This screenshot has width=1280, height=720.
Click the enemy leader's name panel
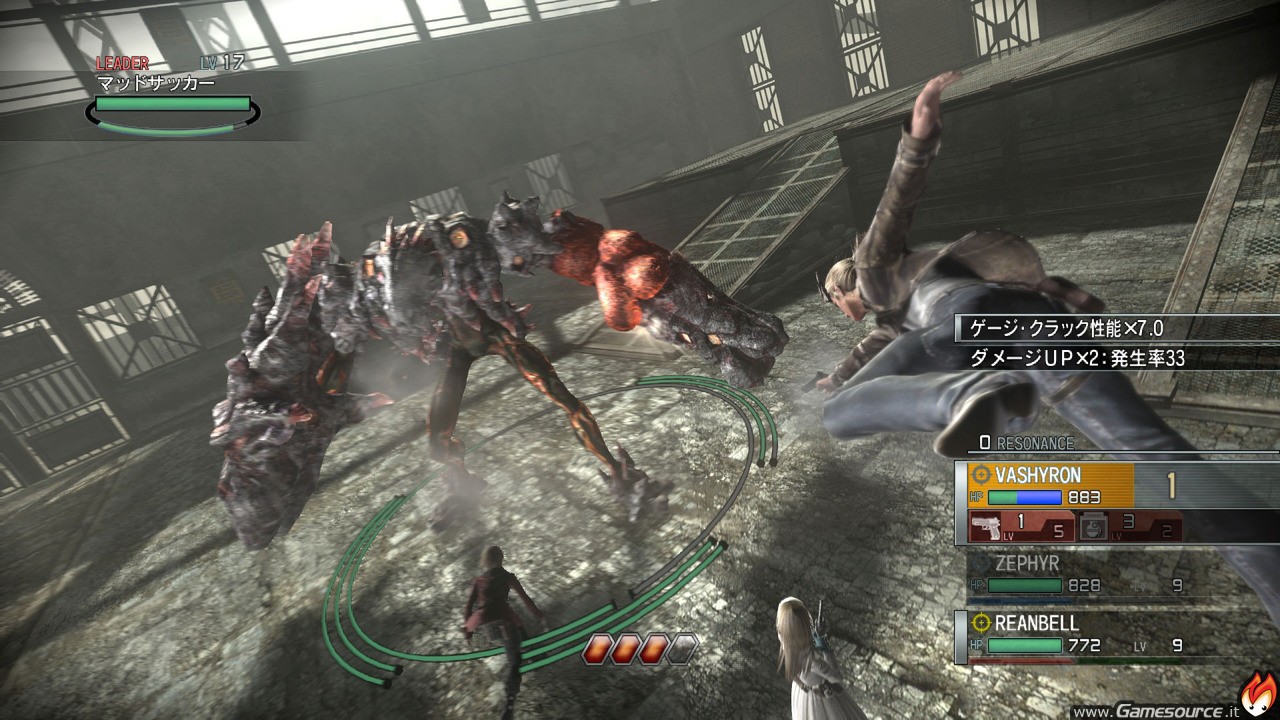(172, 96)
